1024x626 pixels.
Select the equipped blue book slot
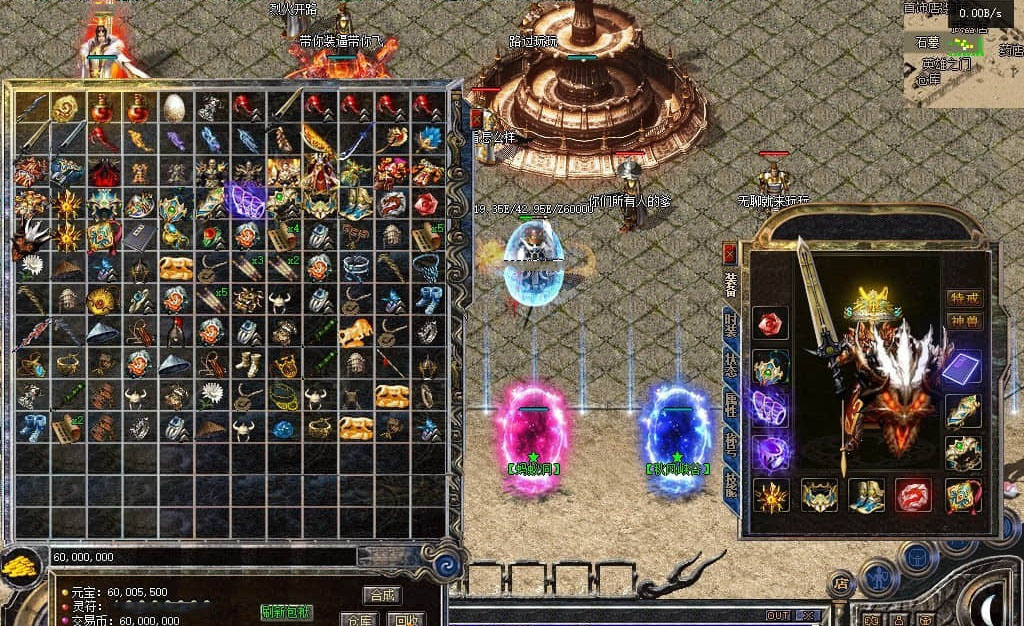click(963, 367)
